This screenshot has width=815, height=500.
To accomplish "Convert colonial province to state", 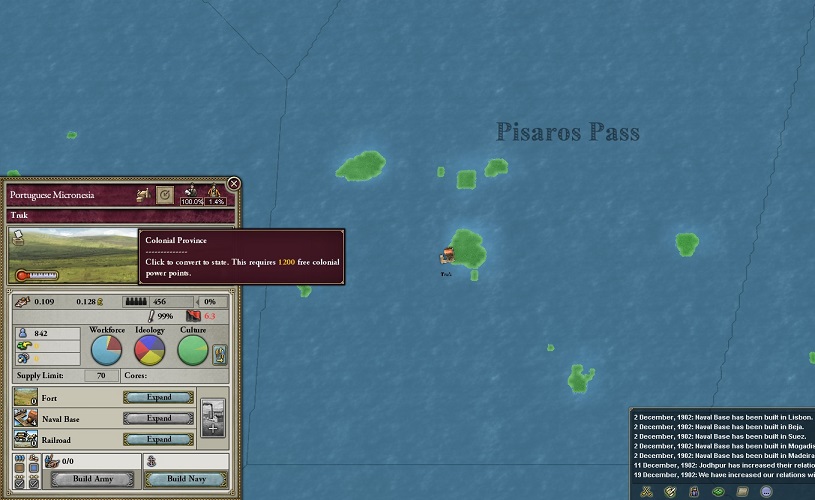I will (165, 195).
